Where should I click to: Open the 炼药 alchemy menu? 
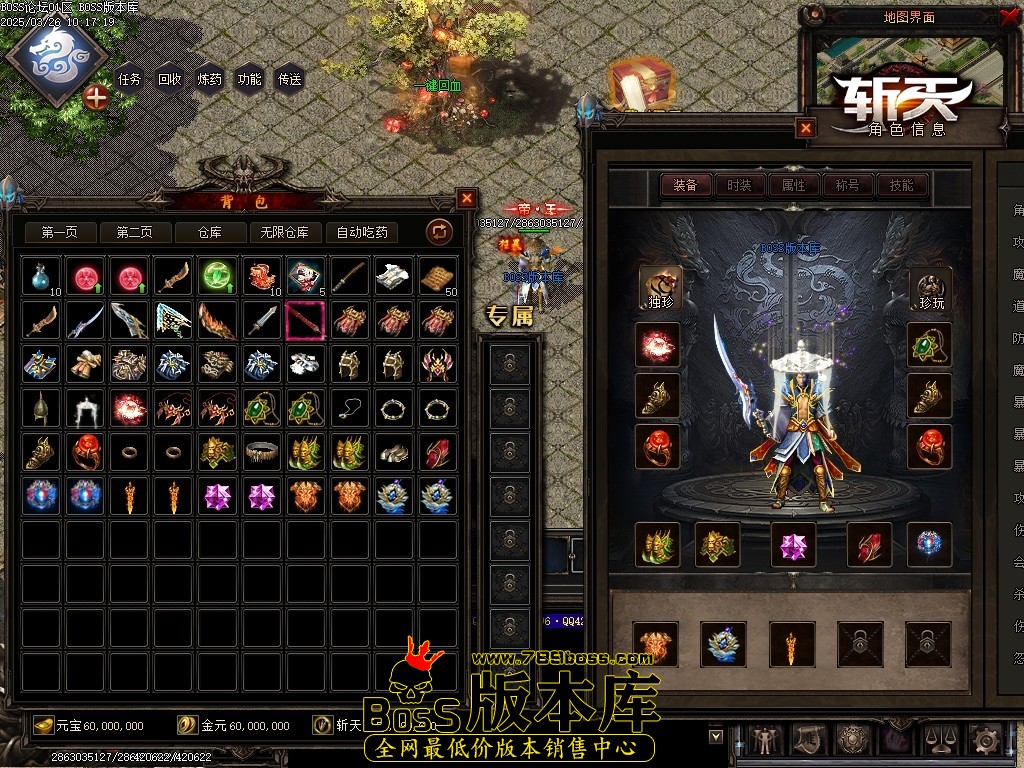[210, 79]
